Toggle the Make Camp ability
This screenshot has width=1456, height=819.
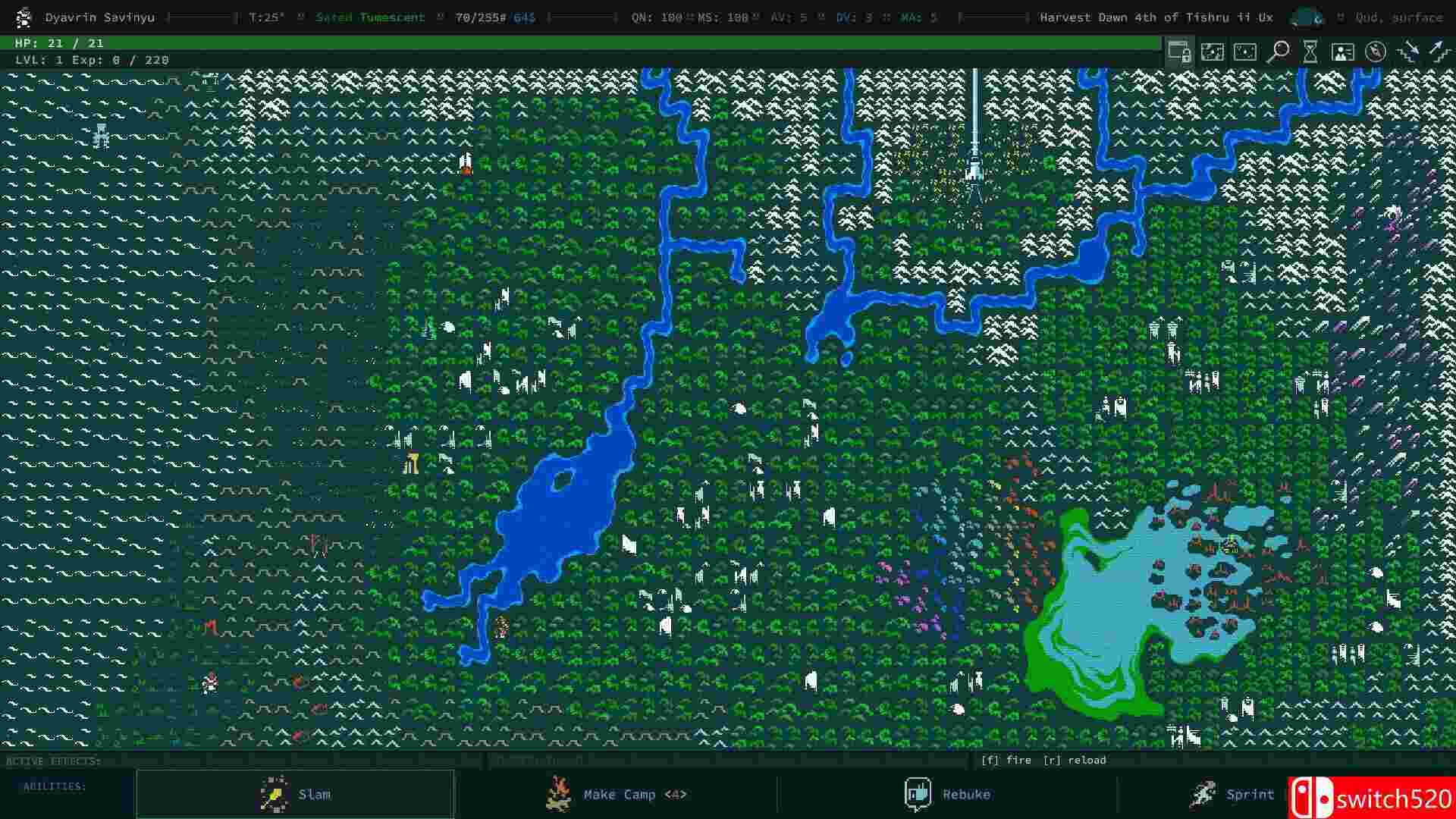tap(619, 794)
